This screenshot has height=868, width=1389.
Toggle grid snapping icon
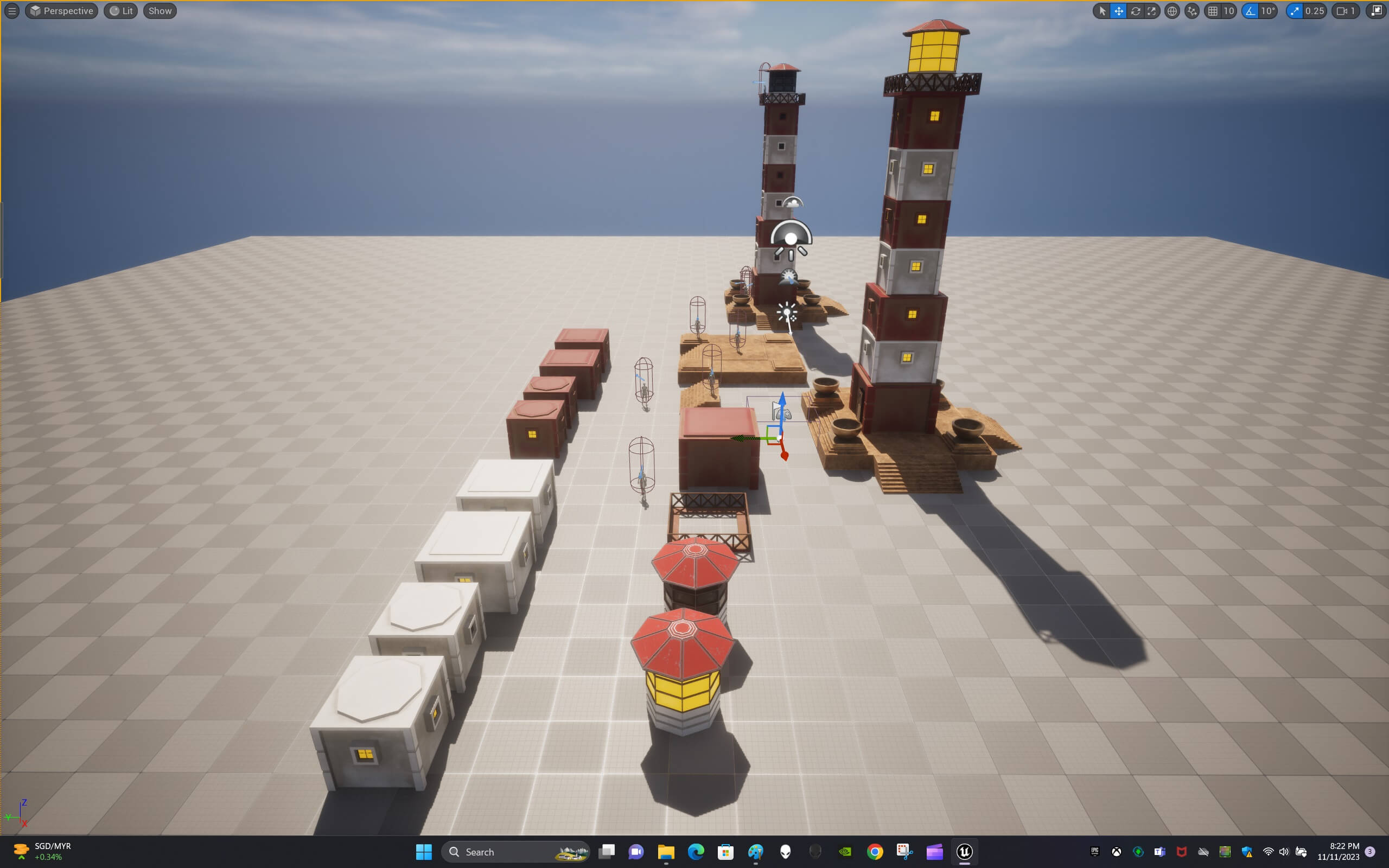1213,11
